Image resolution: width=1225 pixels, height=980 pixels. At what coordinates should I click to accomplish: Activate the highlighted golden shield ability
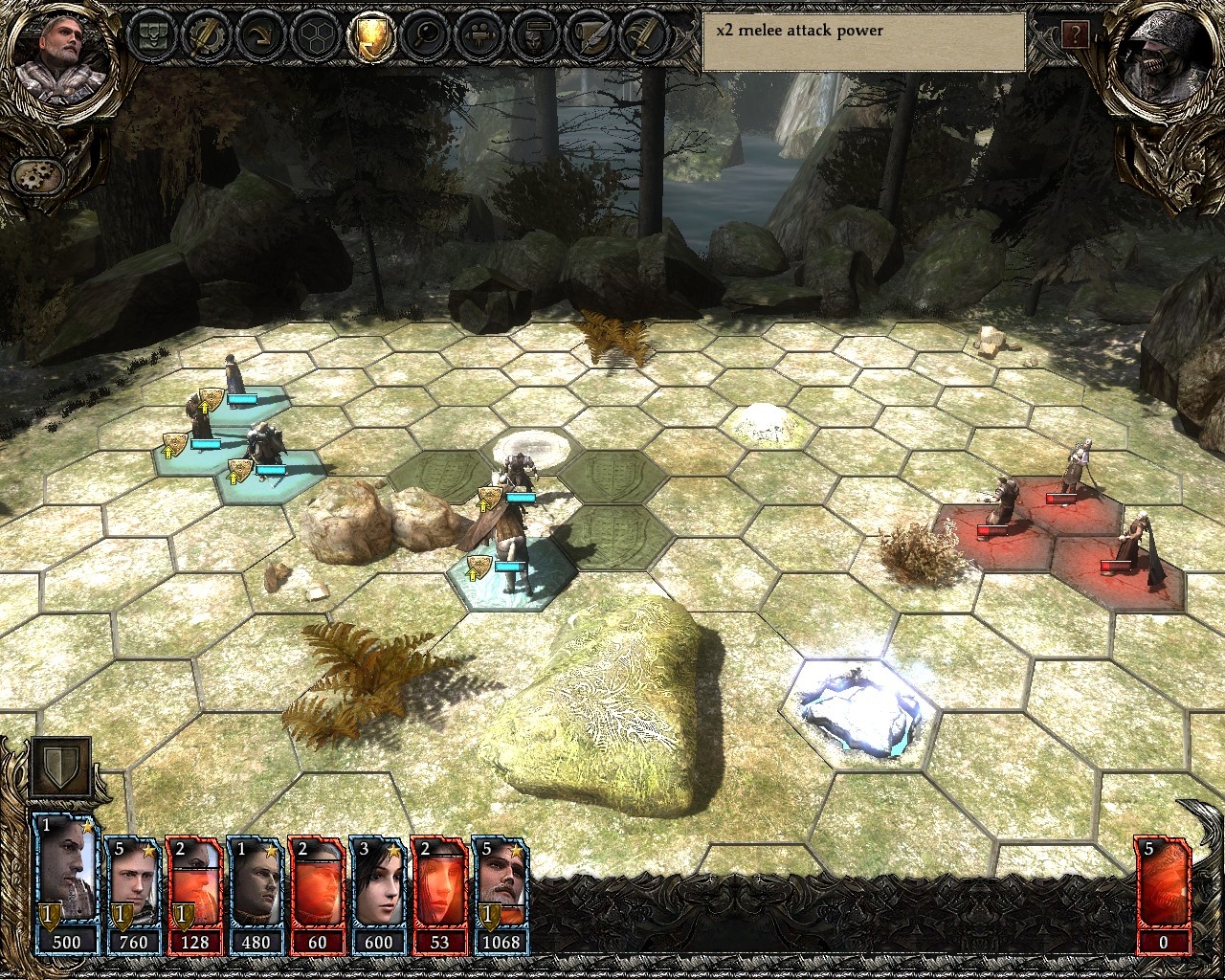368,36
